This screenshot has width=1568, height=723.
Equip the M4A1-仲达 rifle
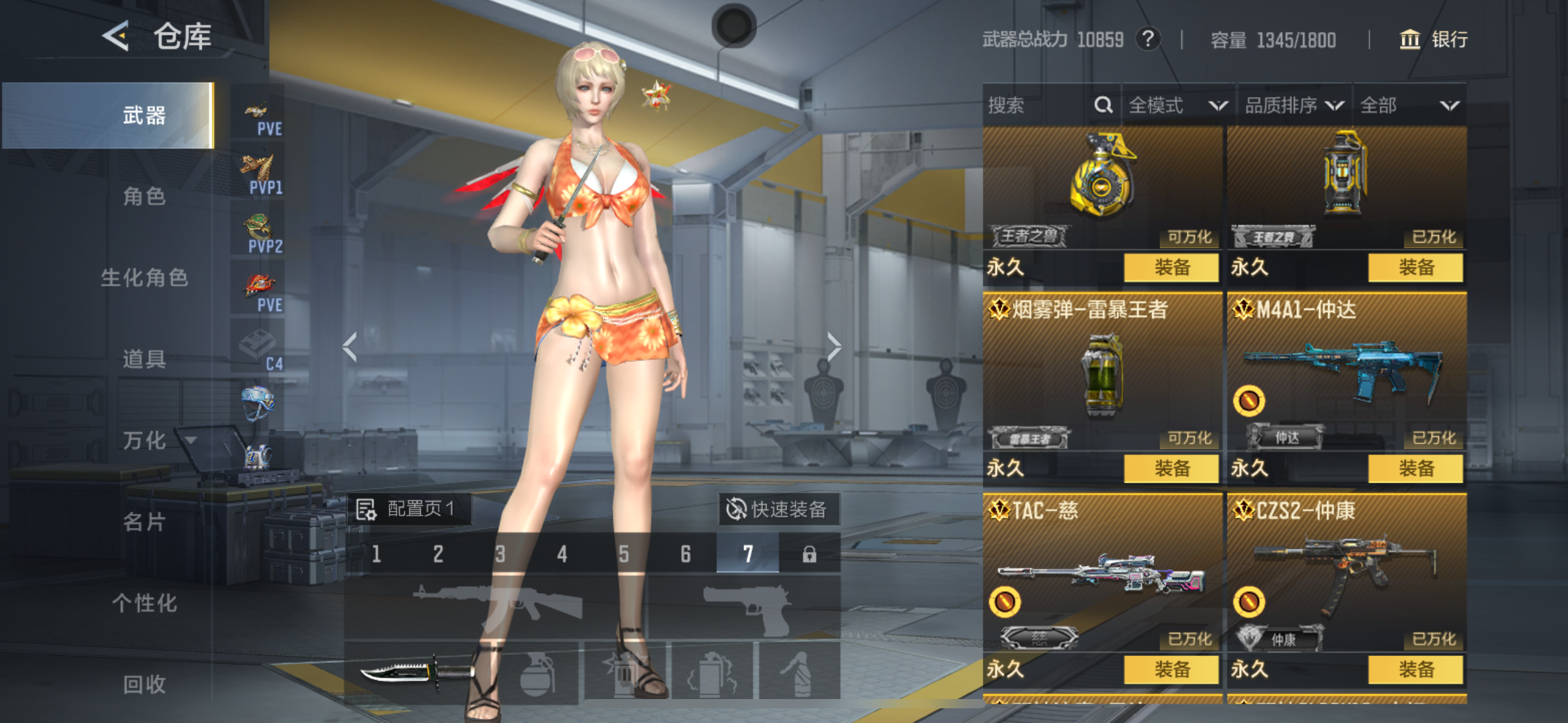click(x=1415, y=469)
